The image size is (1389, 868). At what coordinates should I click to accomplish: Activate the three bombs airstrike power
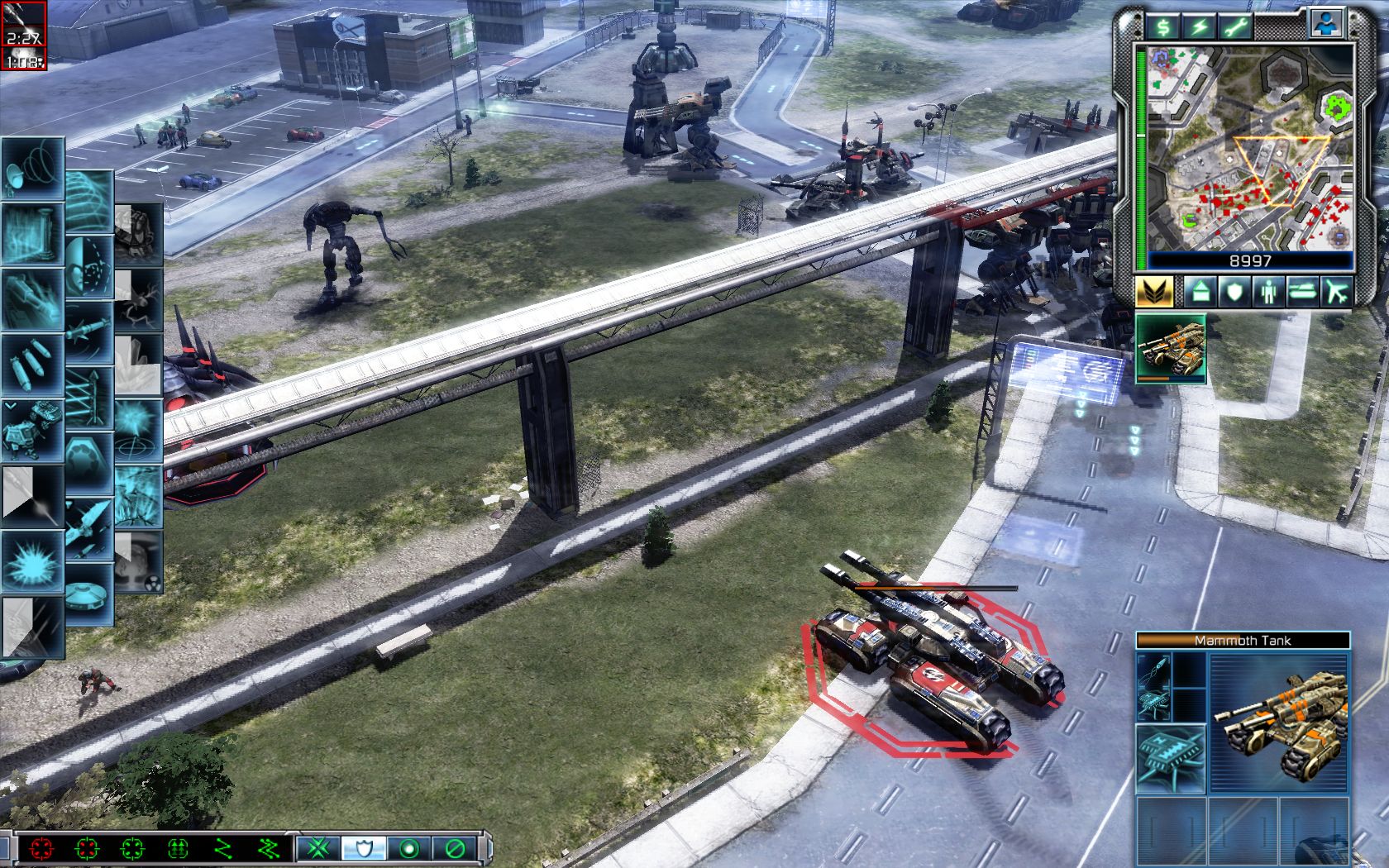(31, 365)
